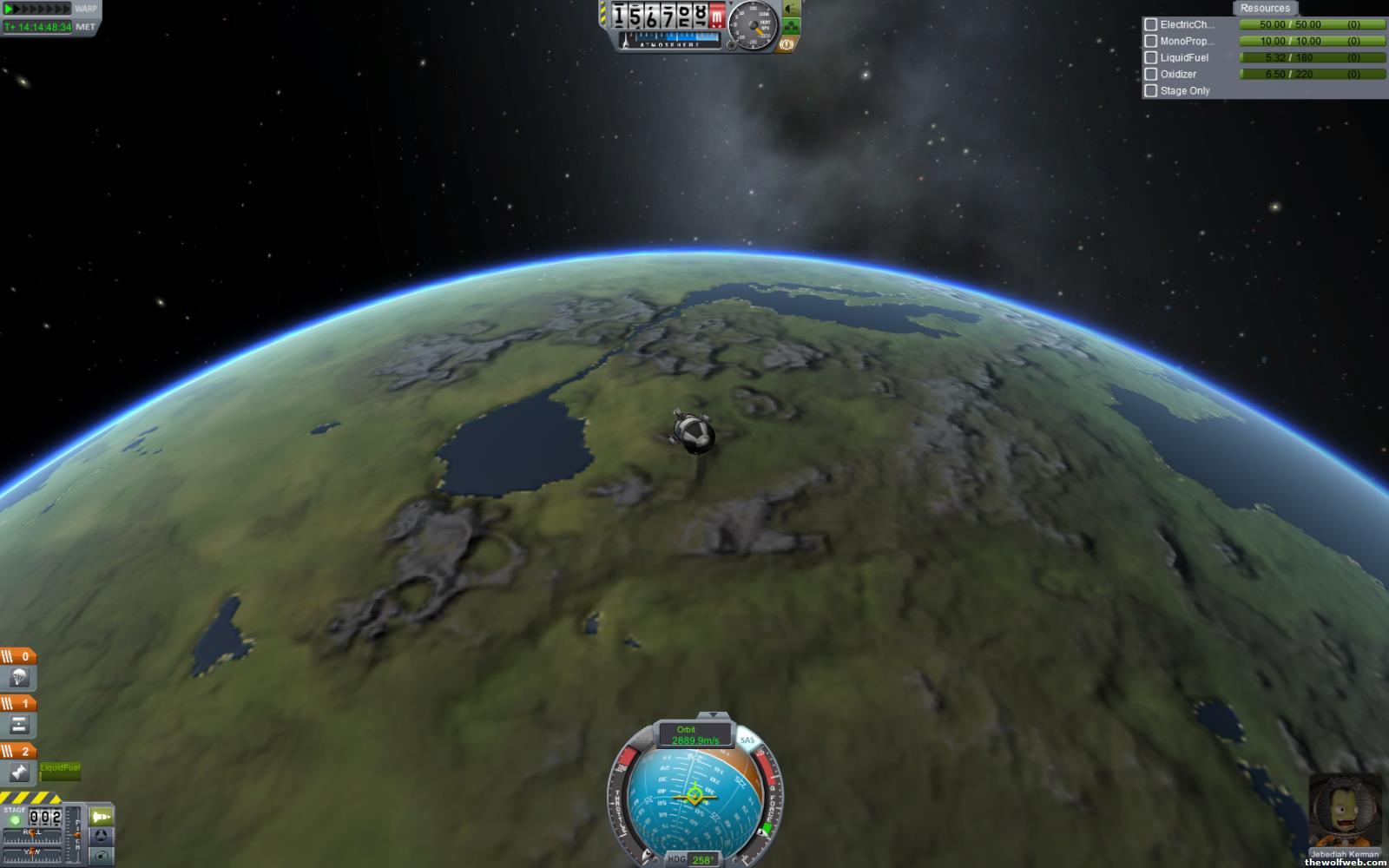Toggle the green landing gear button
The width and height of the screenshot is (1389, 868).
[x=791, y=26]
